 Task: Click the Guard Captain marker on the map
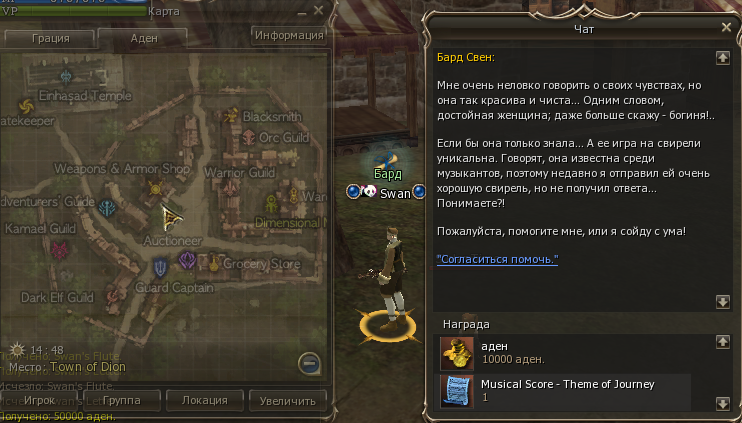coord(162,268)
